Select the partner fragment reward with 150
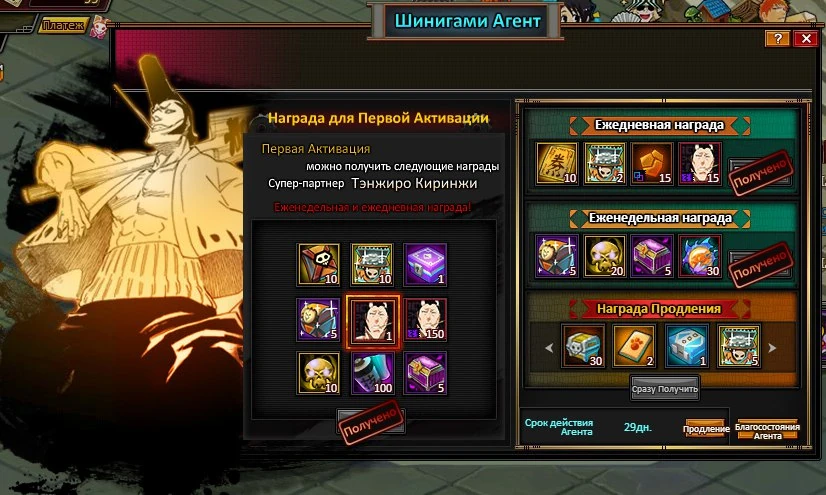This screenshot has width=826, height=495. pyautogui.click(x=426, y=319)
